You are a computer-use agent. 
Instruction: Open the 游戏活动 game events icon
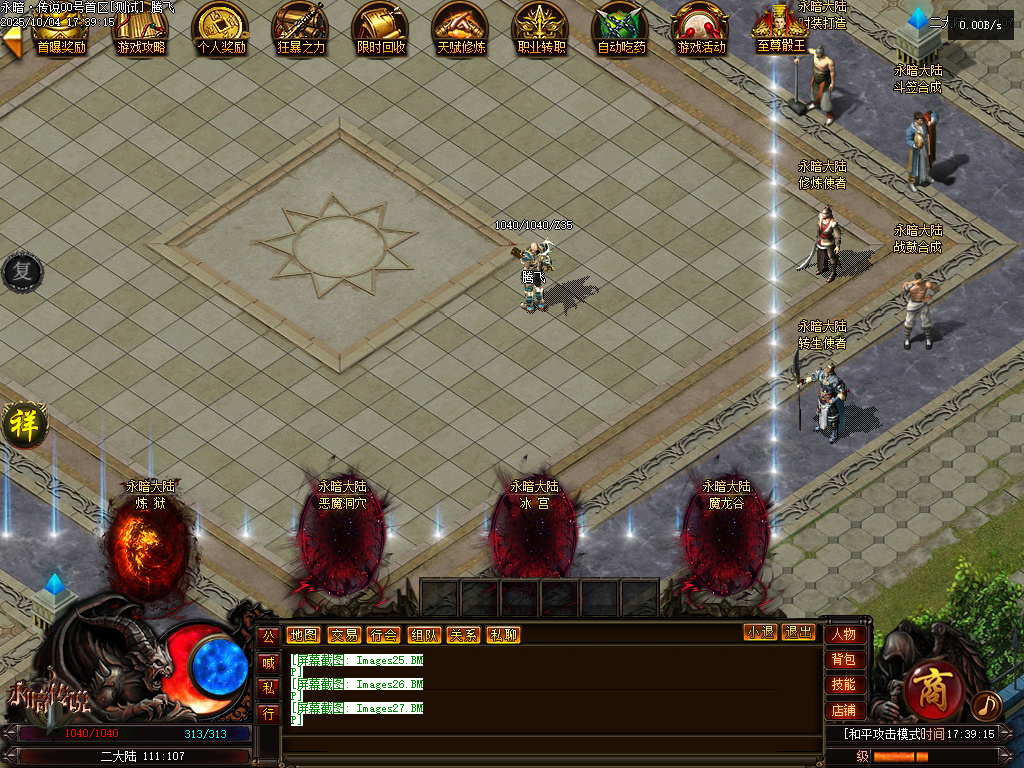701,28
